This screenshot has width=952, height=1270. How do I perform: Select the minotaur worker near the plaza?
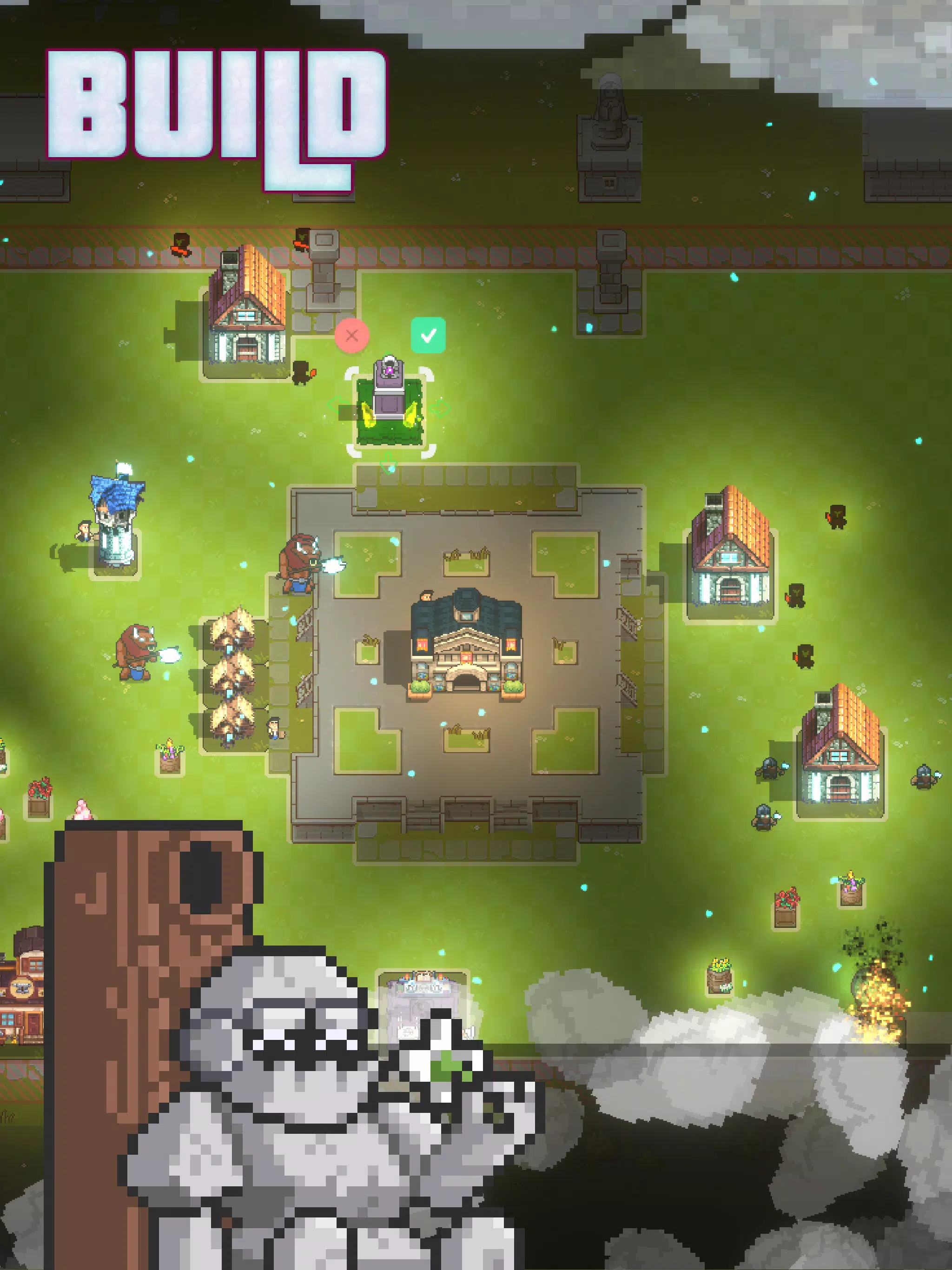click(x=298, y=566)
